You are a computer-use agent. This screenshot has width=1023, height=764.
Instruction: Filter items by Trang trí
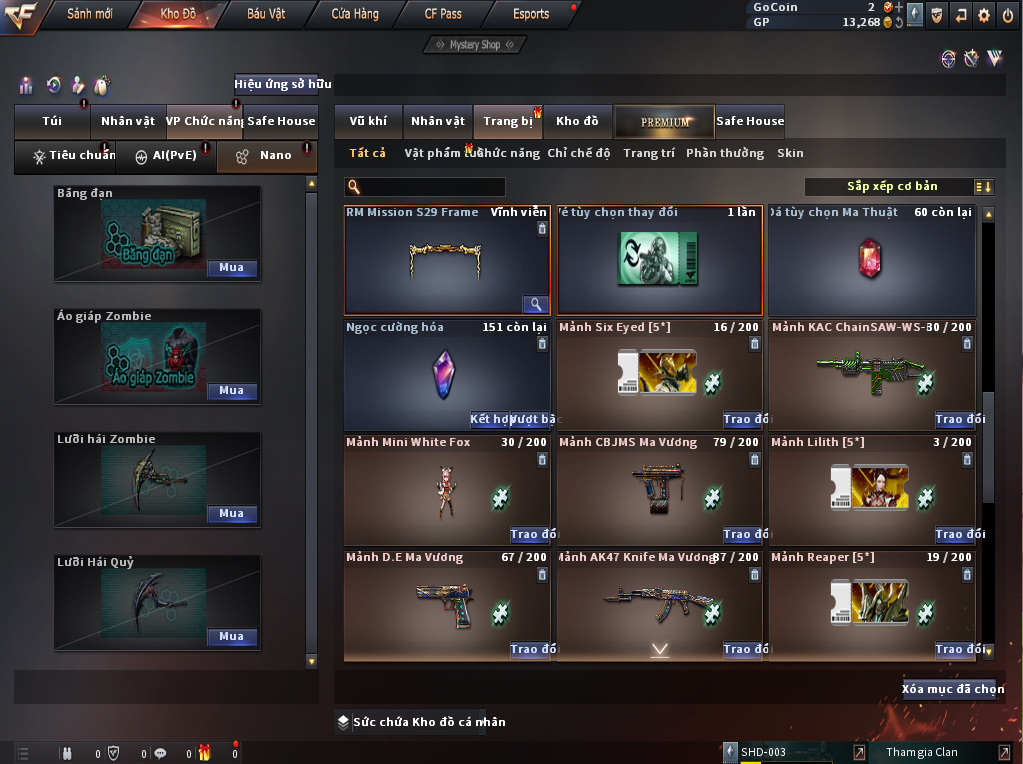648,153
